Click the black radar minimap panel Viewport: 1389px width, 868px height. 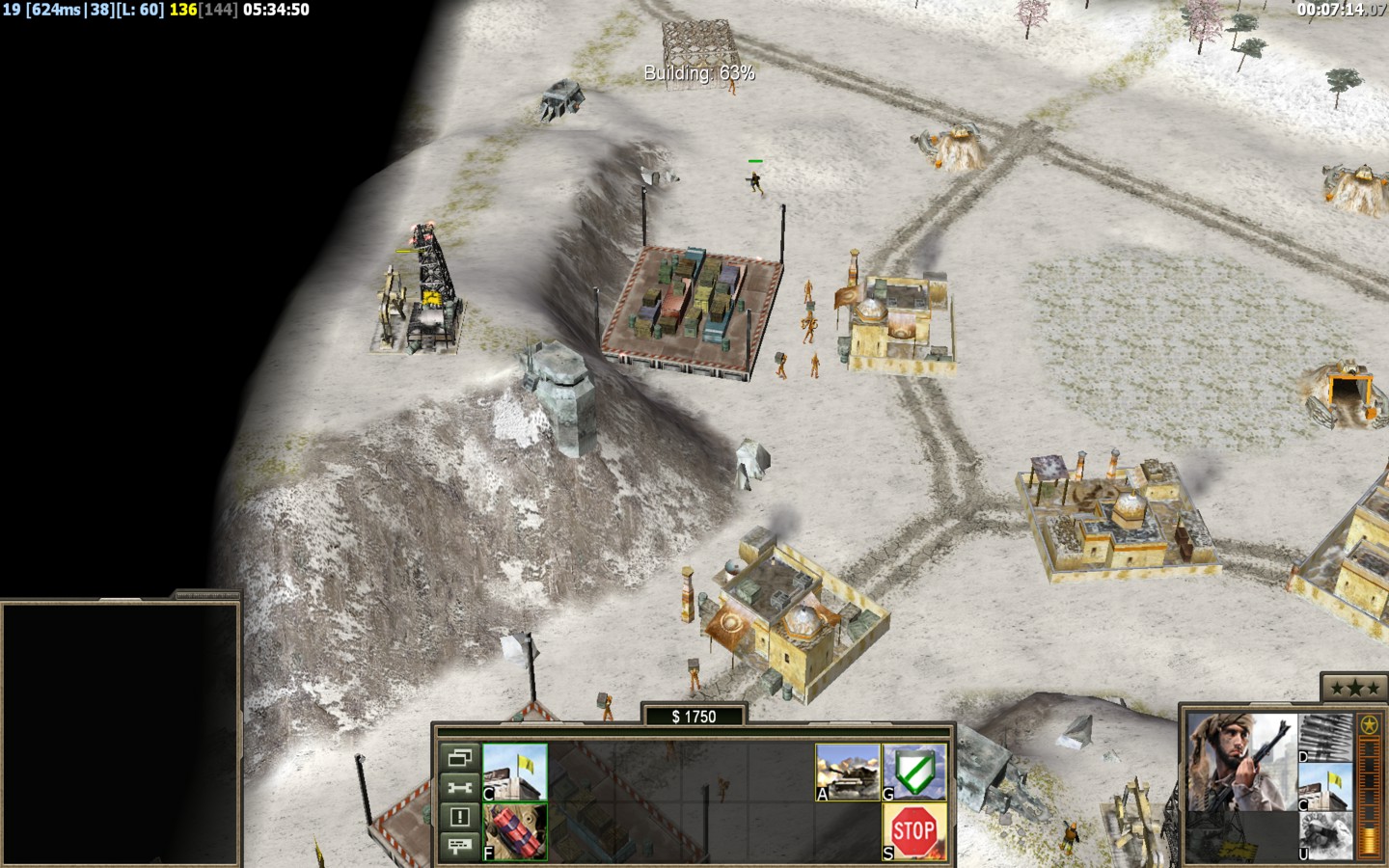[121, 733]
